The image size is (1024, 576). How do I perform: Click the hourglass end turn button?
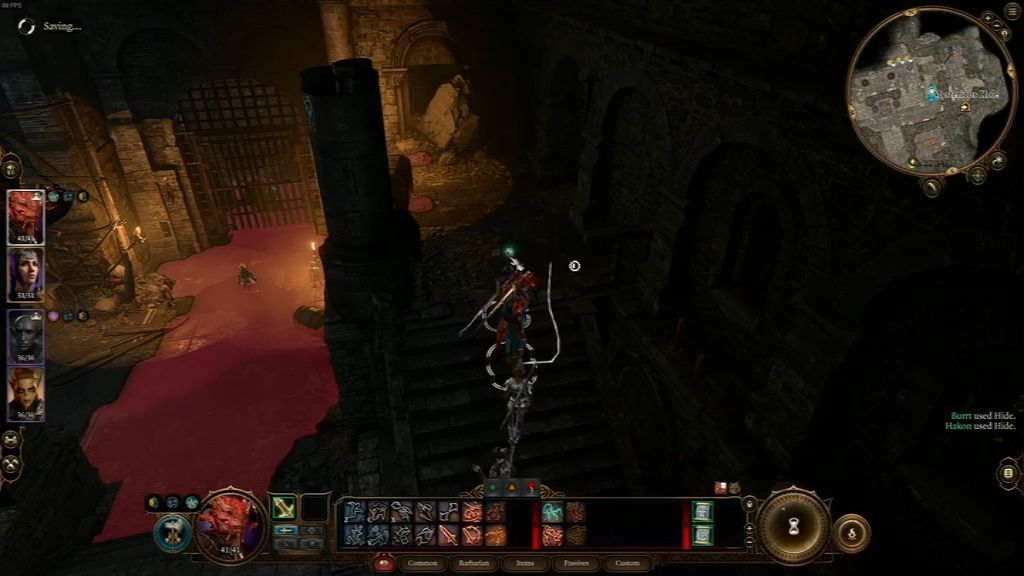tap(795, 526)
